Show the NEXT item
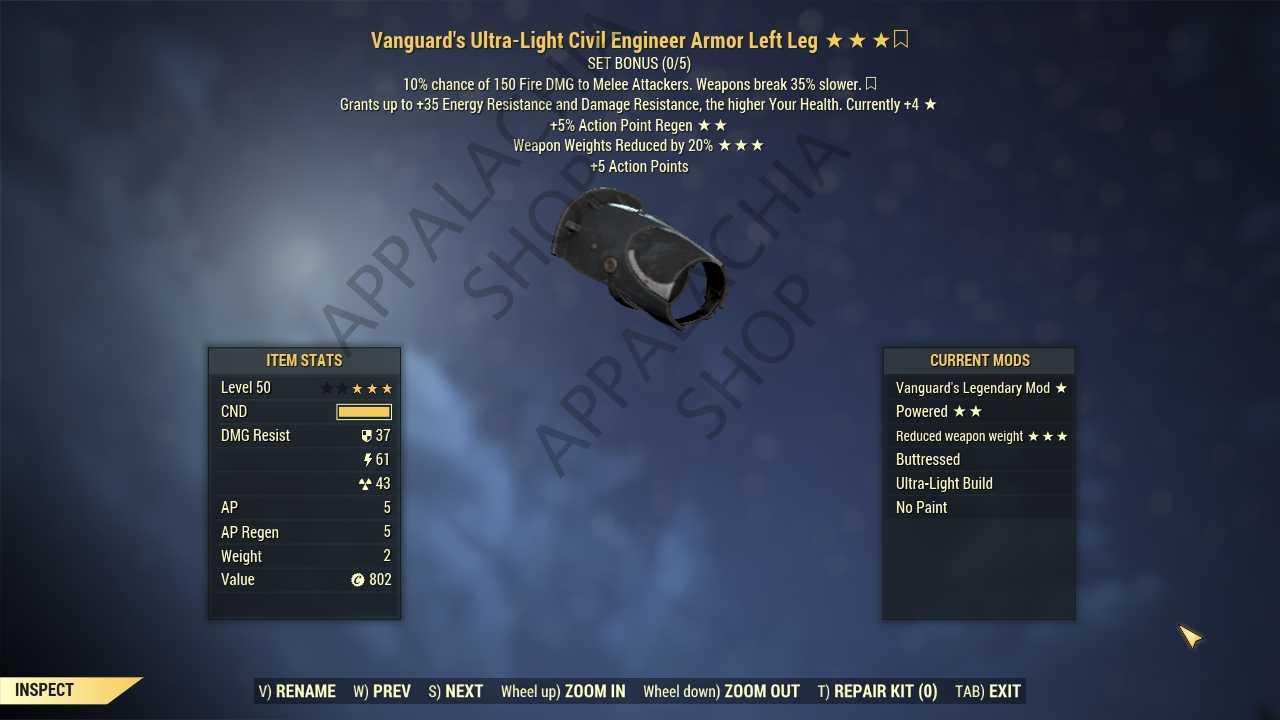1280x720 pixels. coord(456,691)
